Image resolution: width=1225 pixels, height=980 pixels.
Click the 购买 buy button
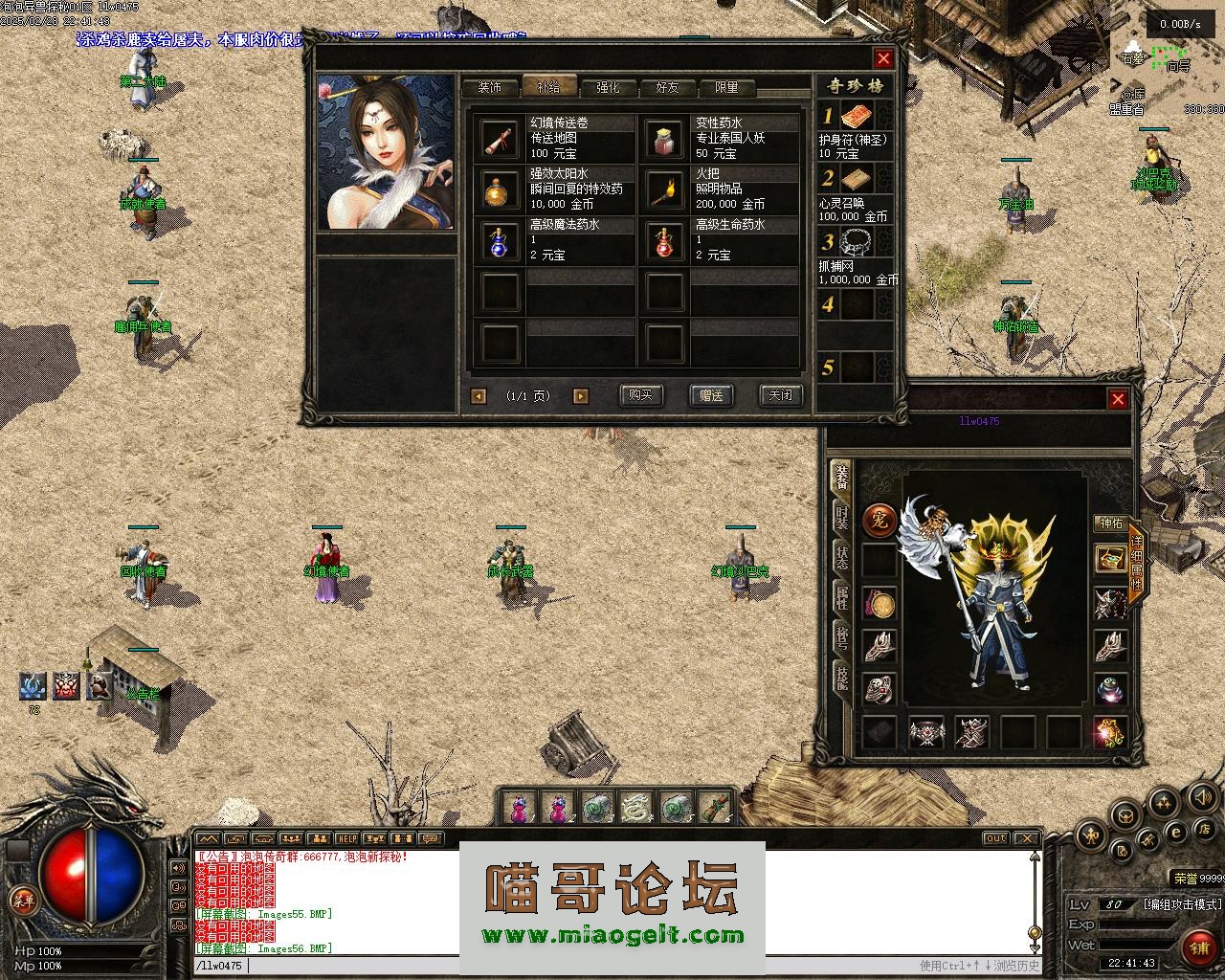pos(640,395)
